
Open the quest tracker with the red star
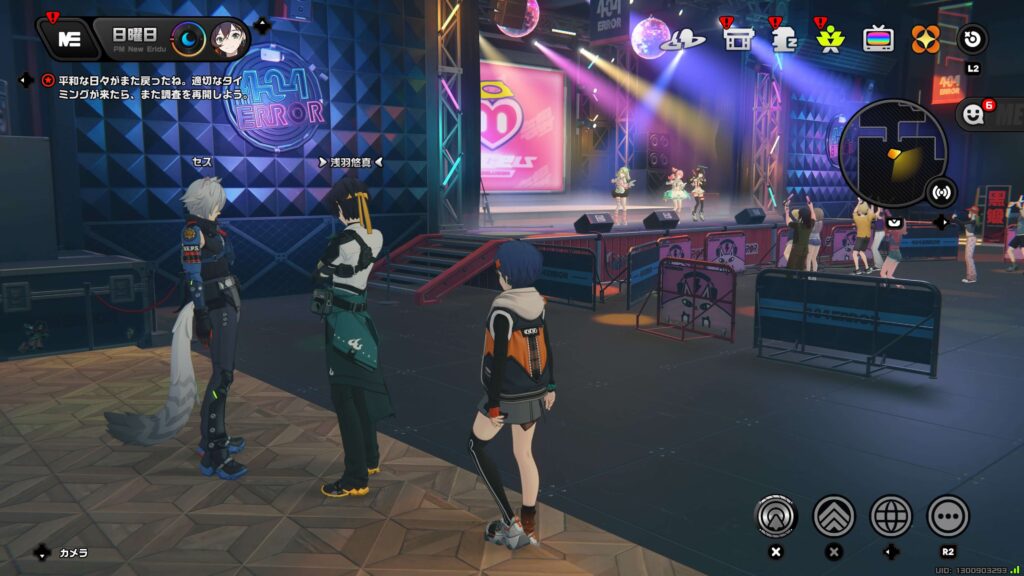click(47, 79)
